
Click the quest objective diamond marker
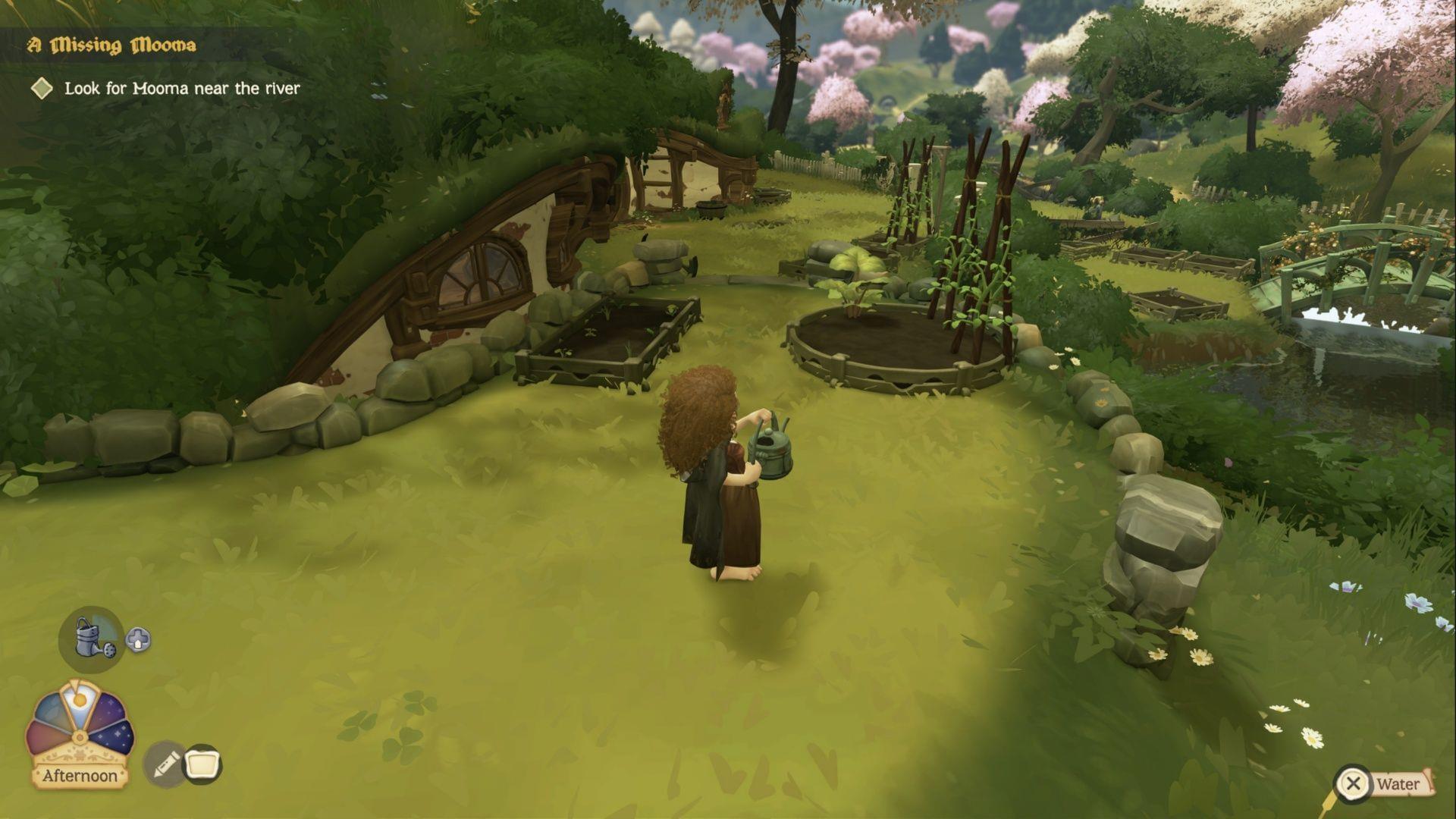click(39, 89)
